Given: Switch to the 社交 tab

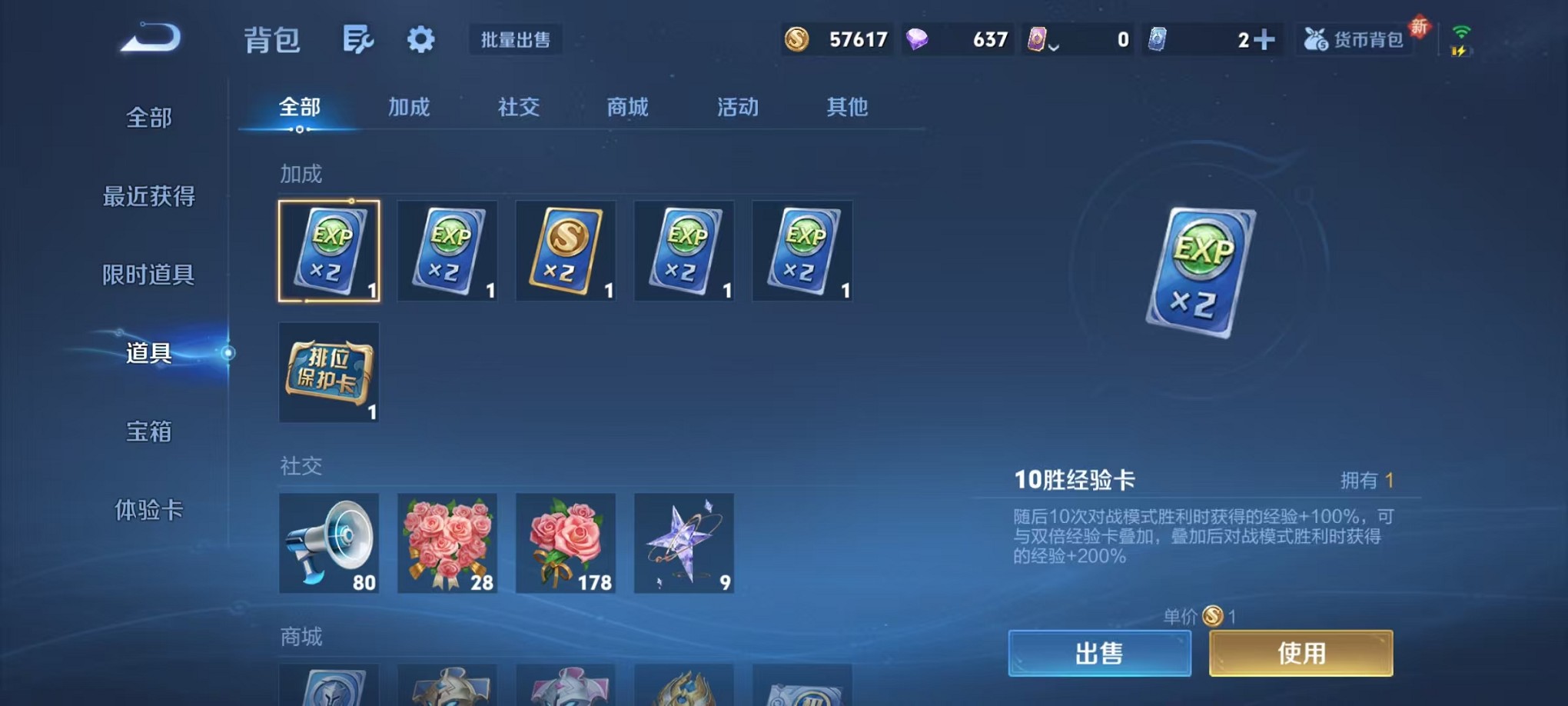Looking at the screenshot, I should [x=520, y=108].
